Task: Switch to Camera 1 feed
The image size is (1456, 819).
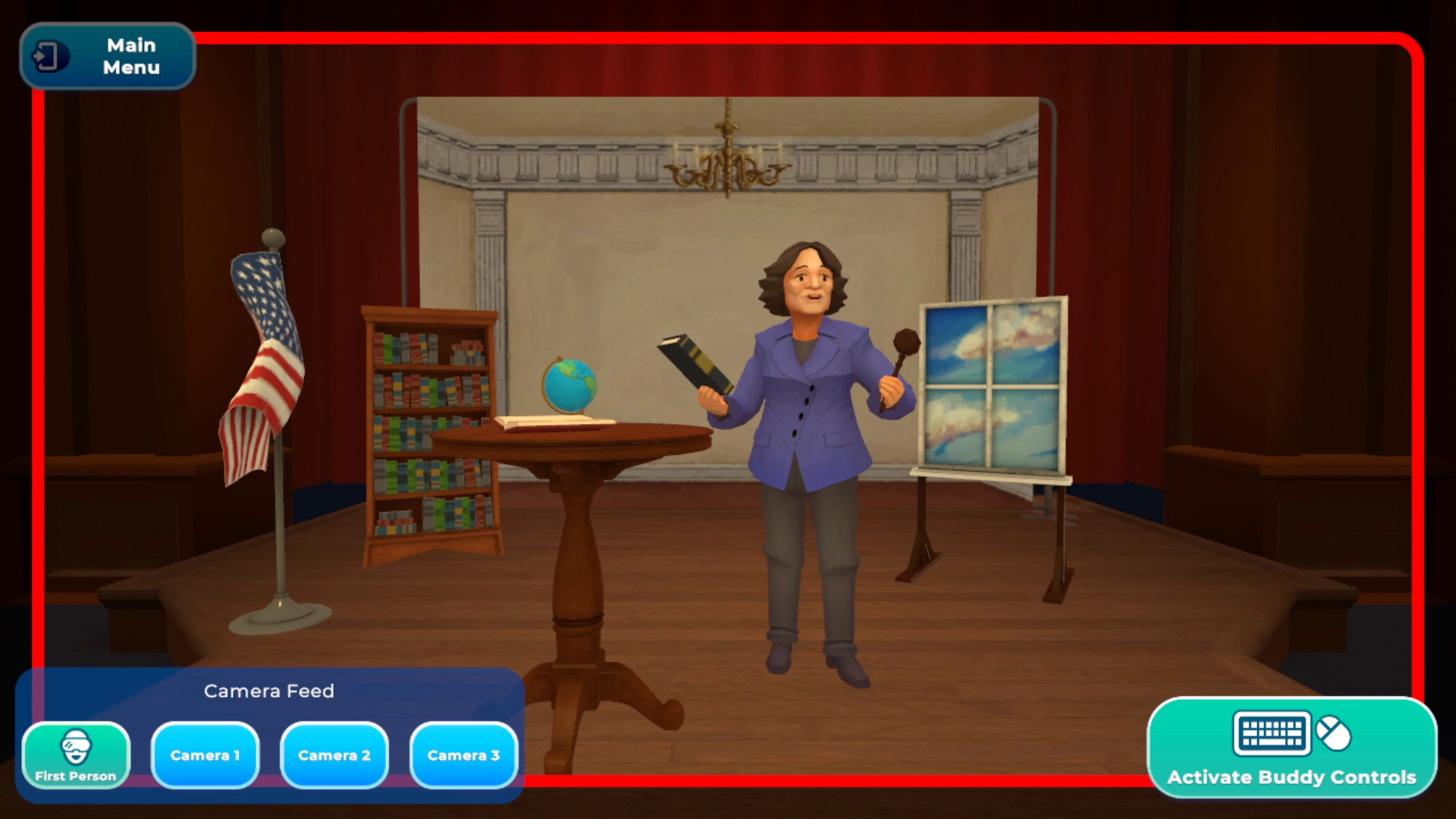Action: (x=205, y=754)
